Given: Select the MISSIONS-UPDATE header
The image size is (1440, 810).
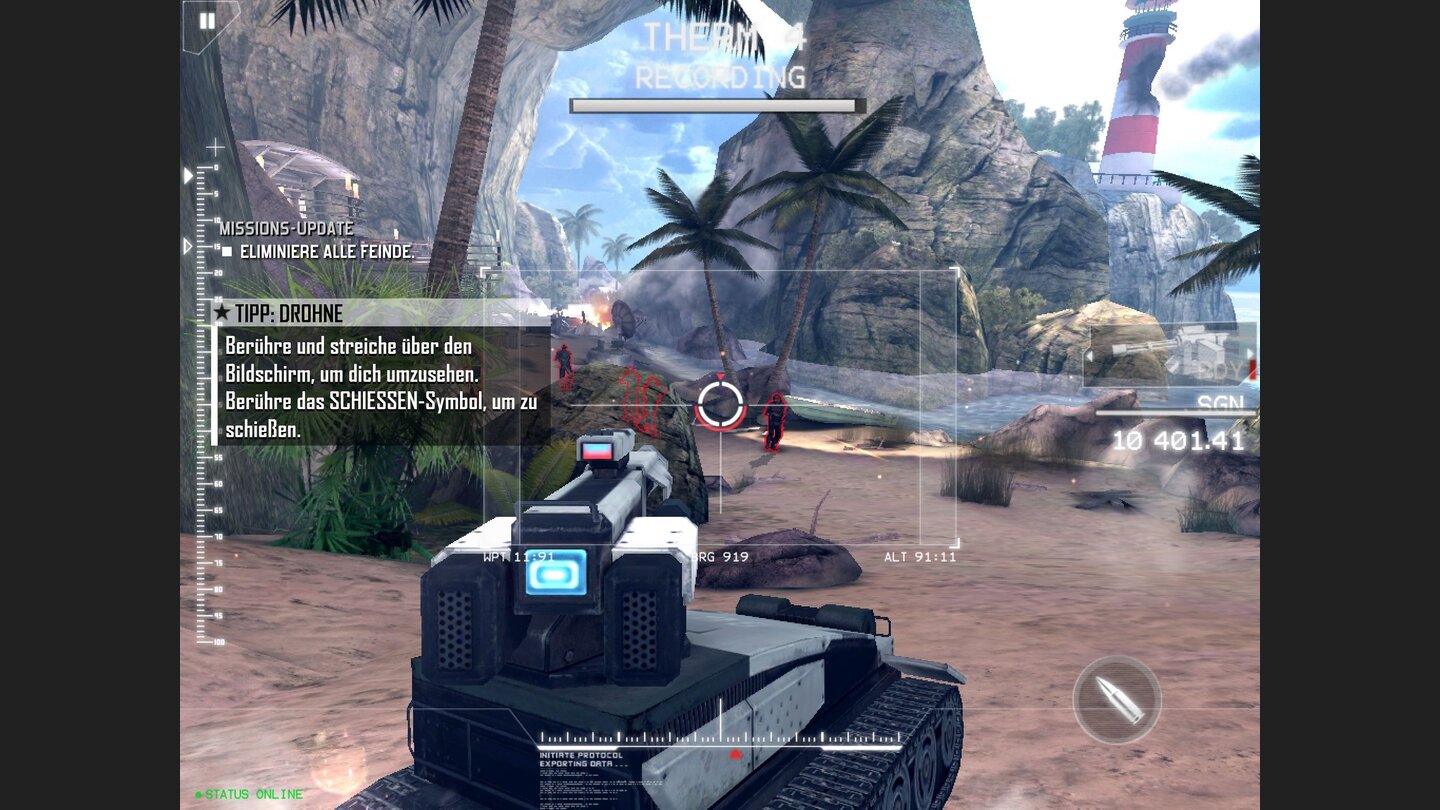Looking at the screenshot, I should 286,229.
